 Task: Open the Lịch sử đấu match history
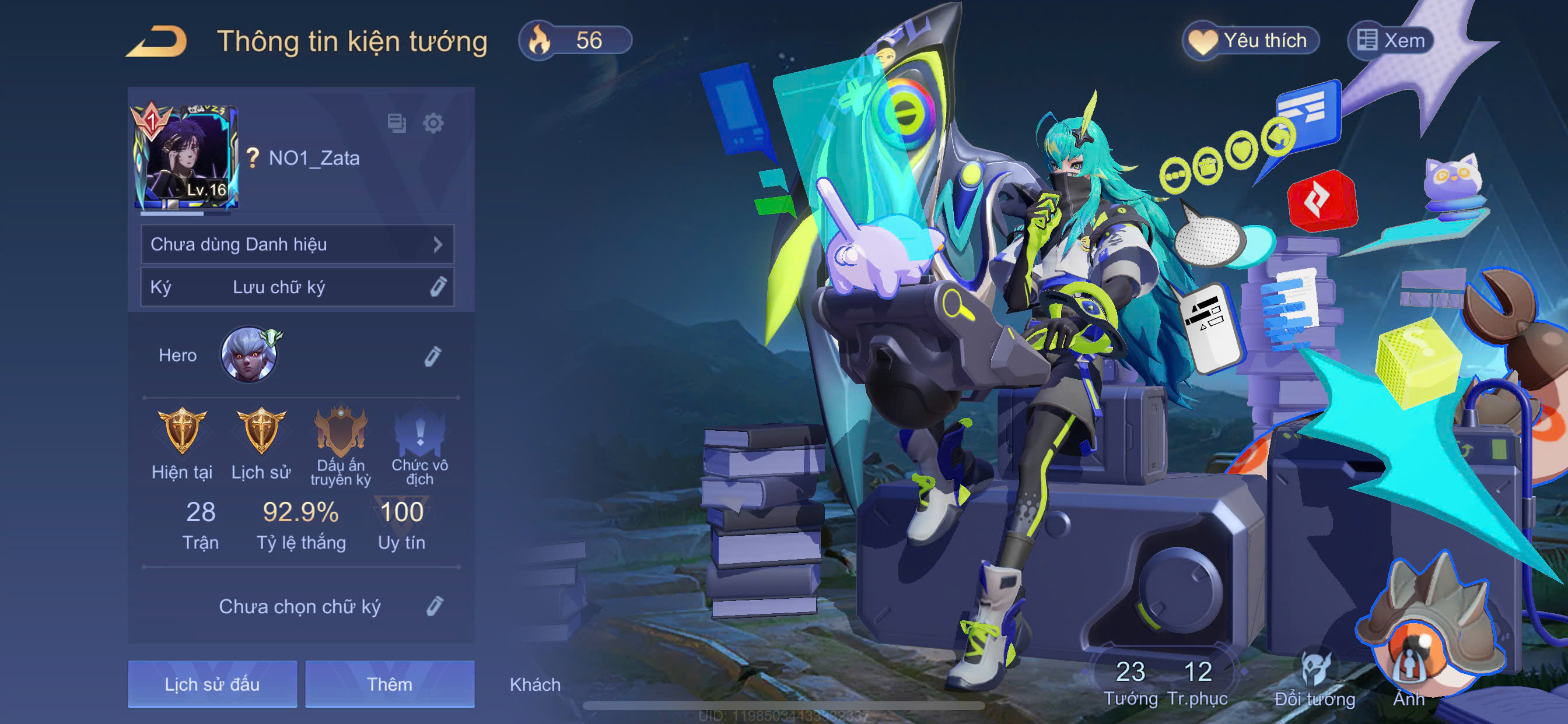pos(212,684)
